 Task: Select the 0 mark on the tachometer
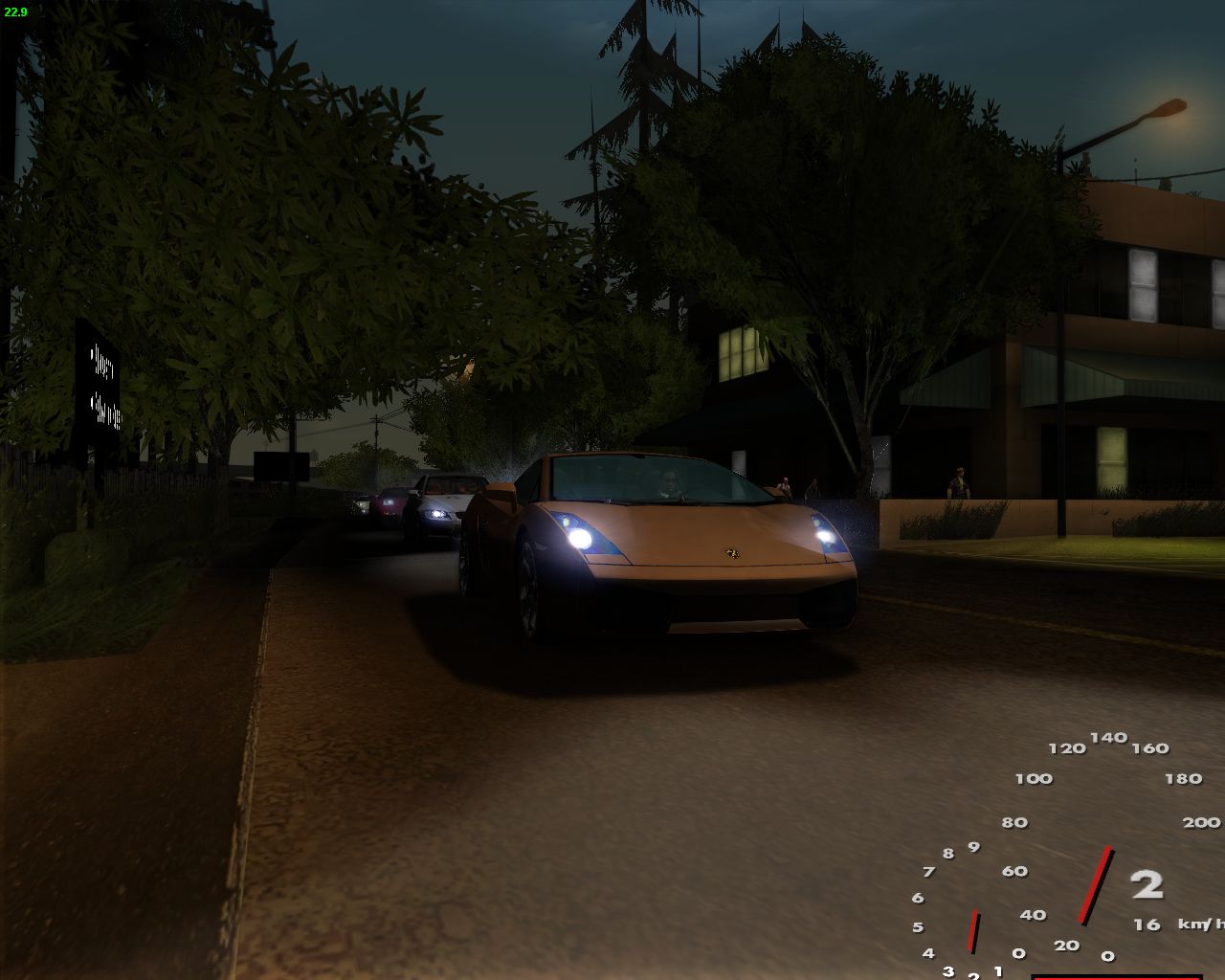[1017, 953]
